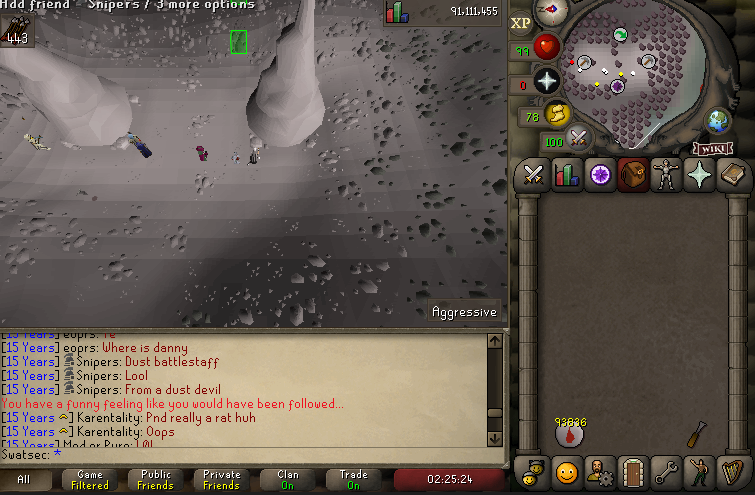Image resolution: width=755 pixels, height=495 pixels.
Task: Open the Friends list smiley tab
Action: tap(566, 470)
